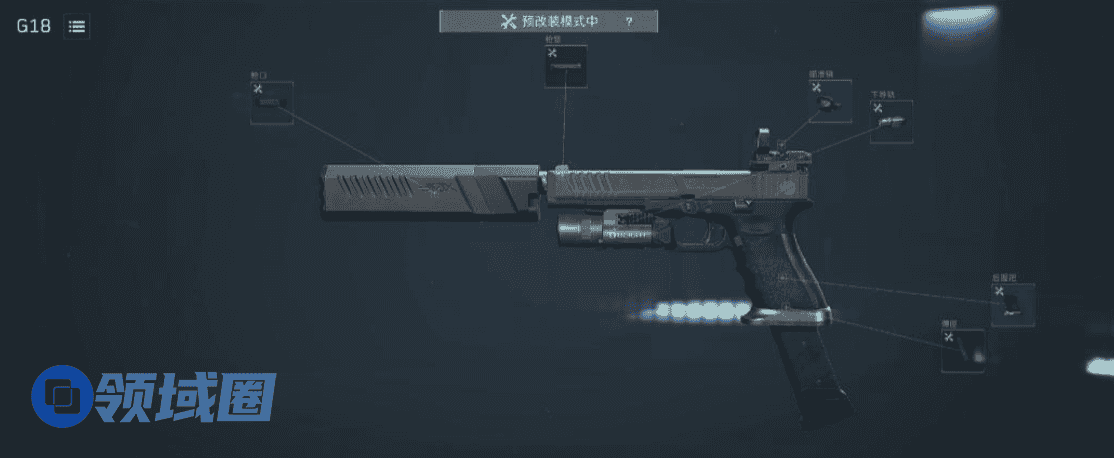Open the rear grip attachment slot
1114x458 pixels.
pos(1012,305)
